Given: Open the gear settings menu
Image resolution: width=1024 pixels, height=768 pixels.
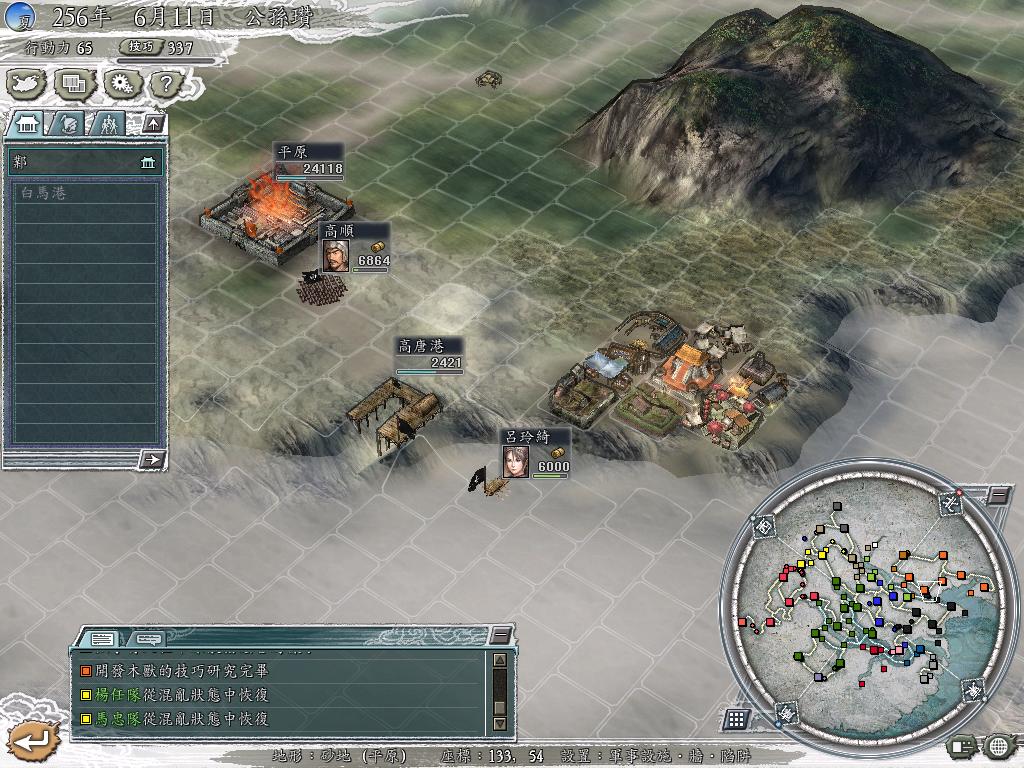Looking at the screenshot, I should [122, 83].
